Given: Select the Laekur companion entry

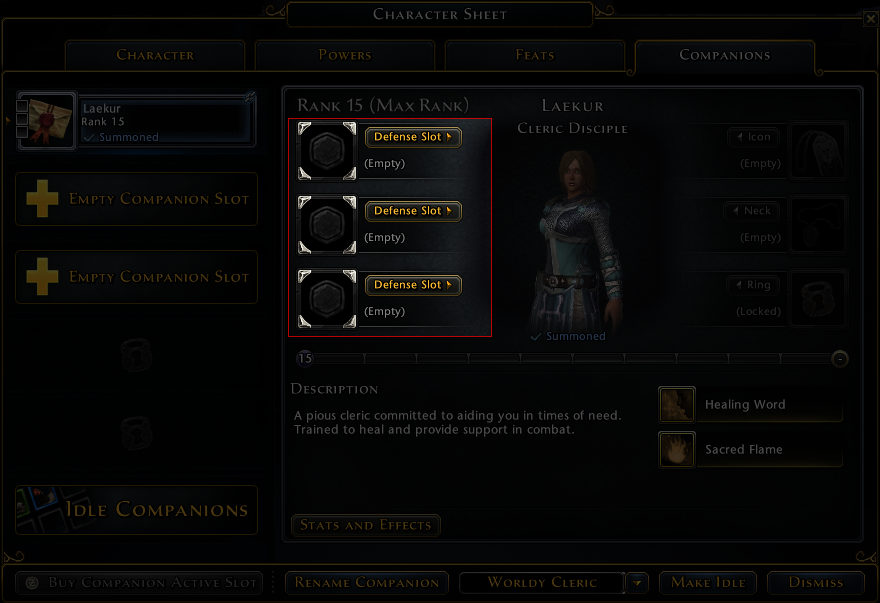Looking at the screenshot, I should pos(137,121).
